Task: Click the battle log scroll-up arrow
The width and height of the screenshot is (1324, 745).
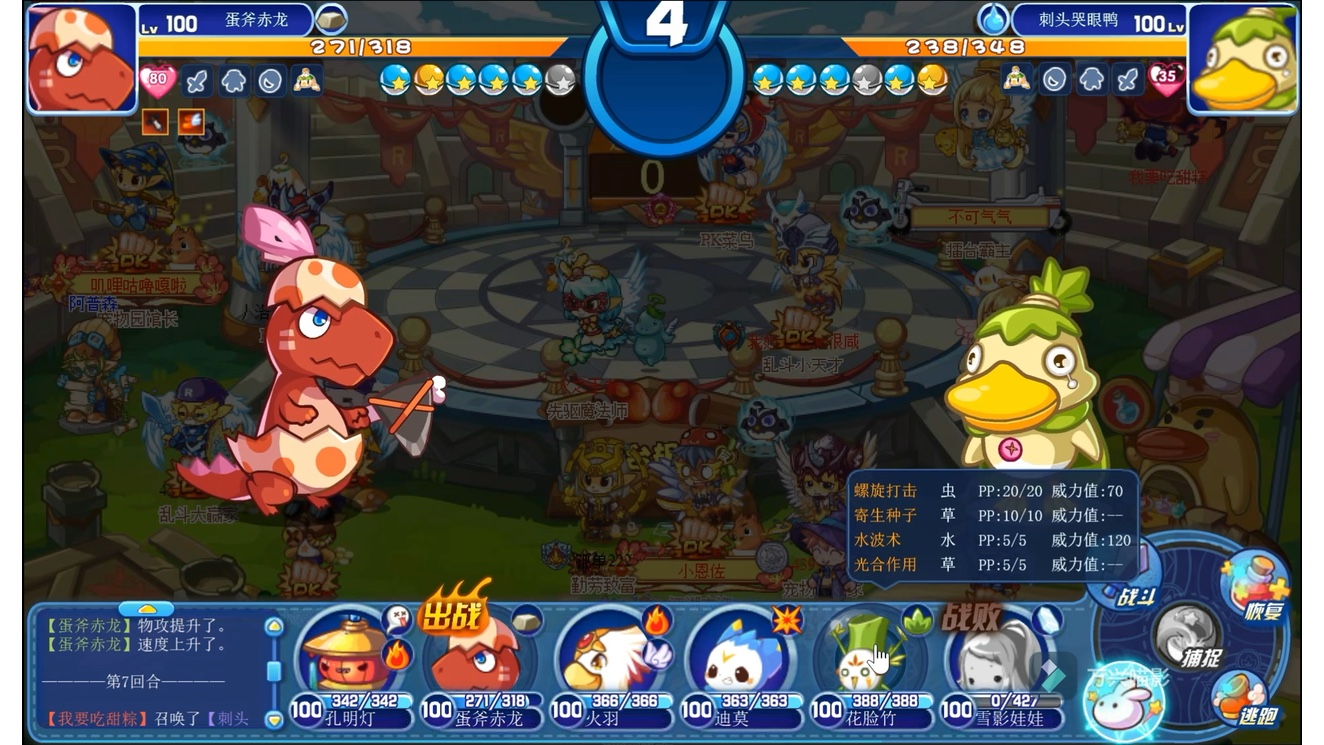Action: tap(274, 627)
